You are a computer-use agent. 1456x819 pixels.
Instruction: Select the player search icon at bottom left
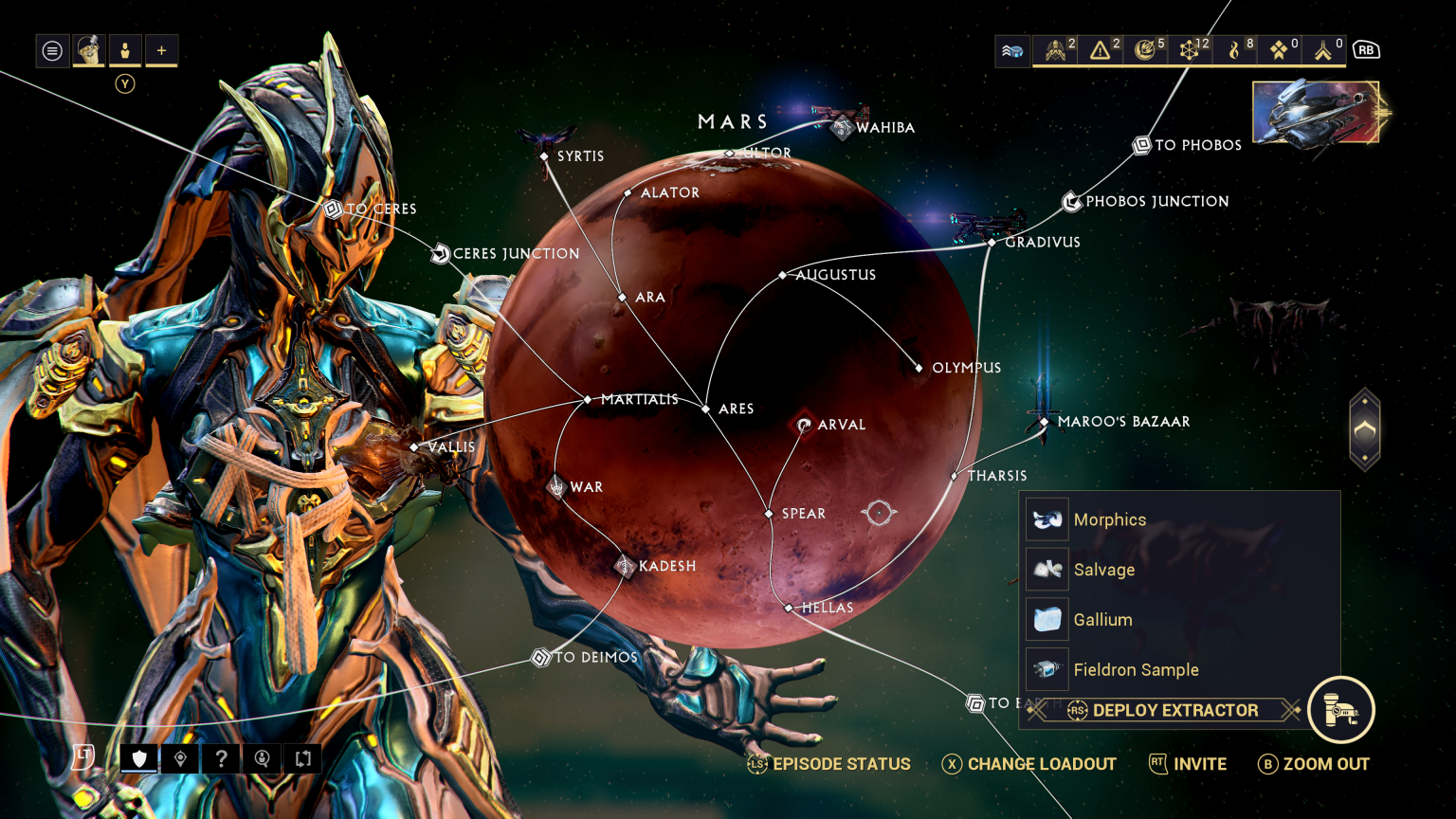pos(262,758)
